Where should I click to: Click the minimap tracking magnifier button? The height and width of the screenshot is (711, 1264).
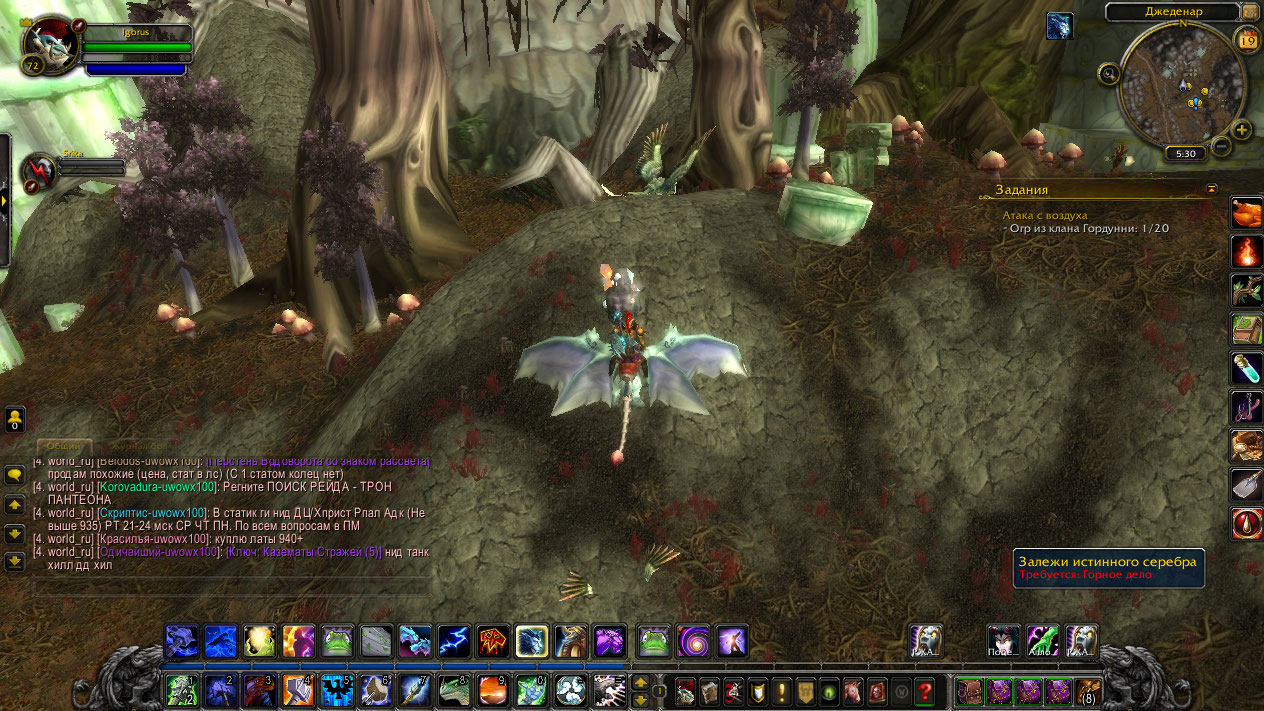pos(1108,73)
